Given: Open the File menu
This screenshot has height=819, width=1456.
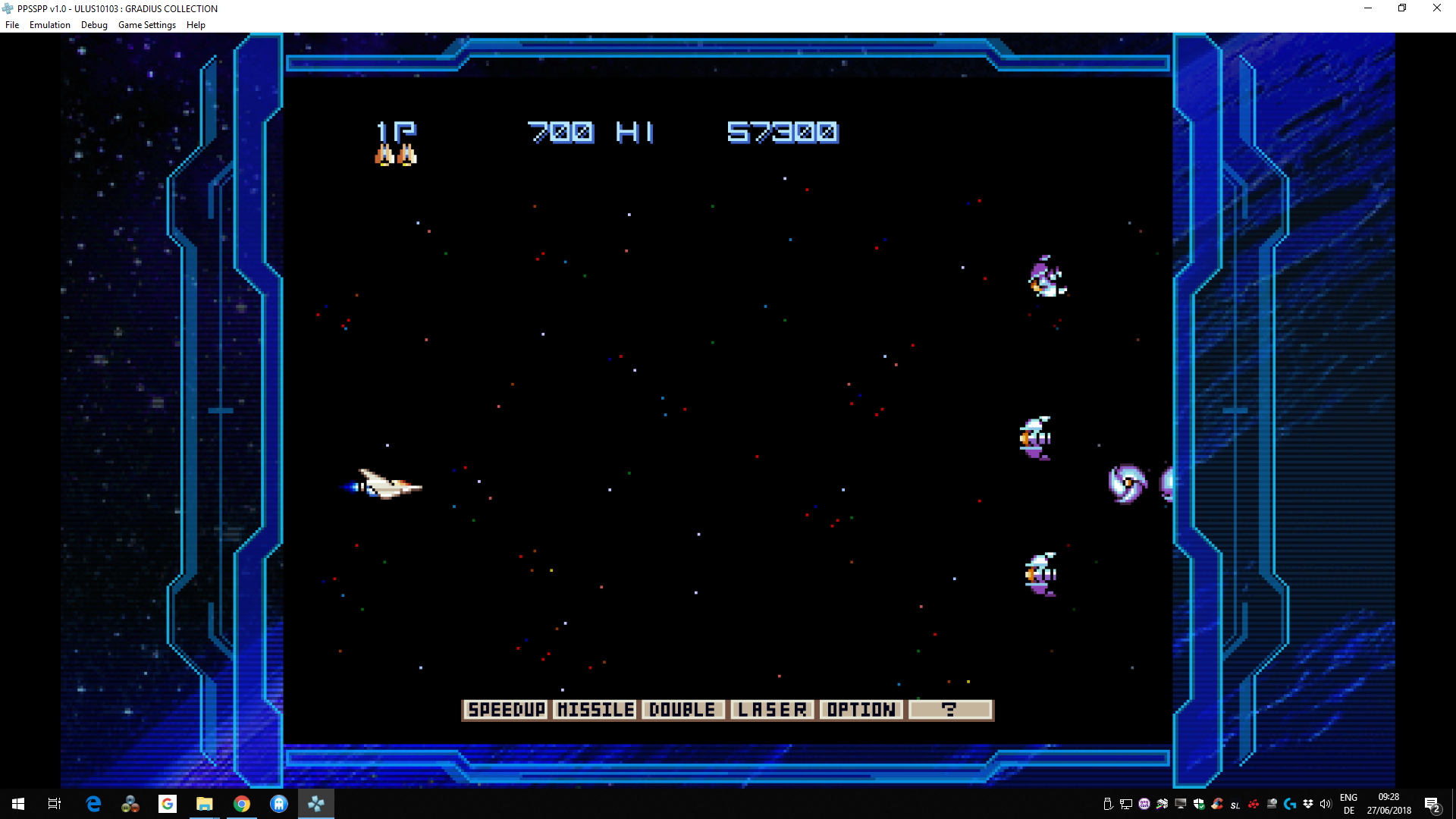Looking at the screenshot, I should (x=12, y=25).
